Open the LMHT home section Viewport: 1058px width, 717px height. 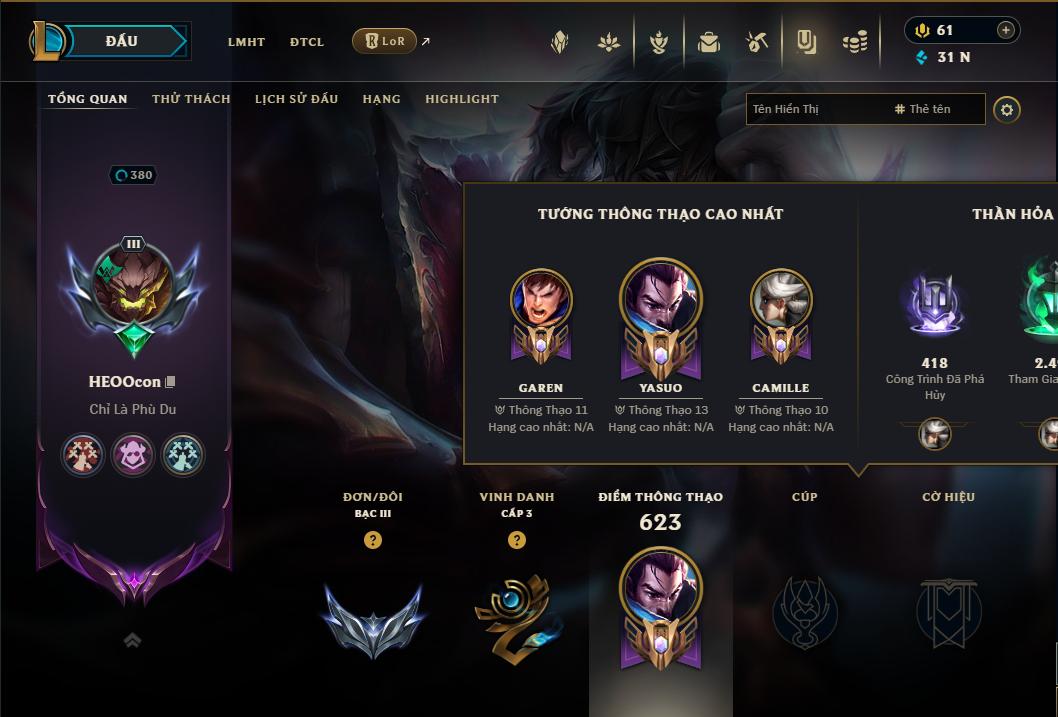[x=246, y=42]
